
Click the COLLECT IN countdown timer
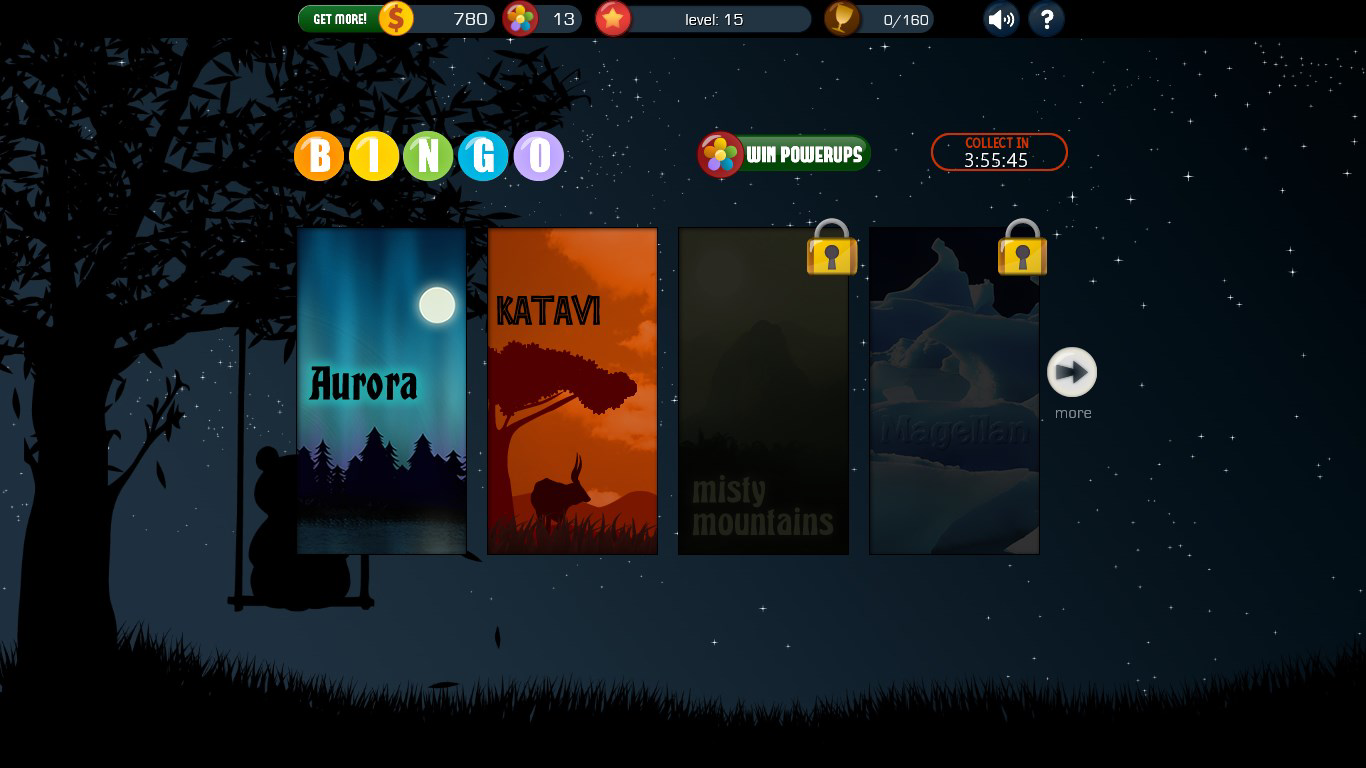tap(998, 152)
